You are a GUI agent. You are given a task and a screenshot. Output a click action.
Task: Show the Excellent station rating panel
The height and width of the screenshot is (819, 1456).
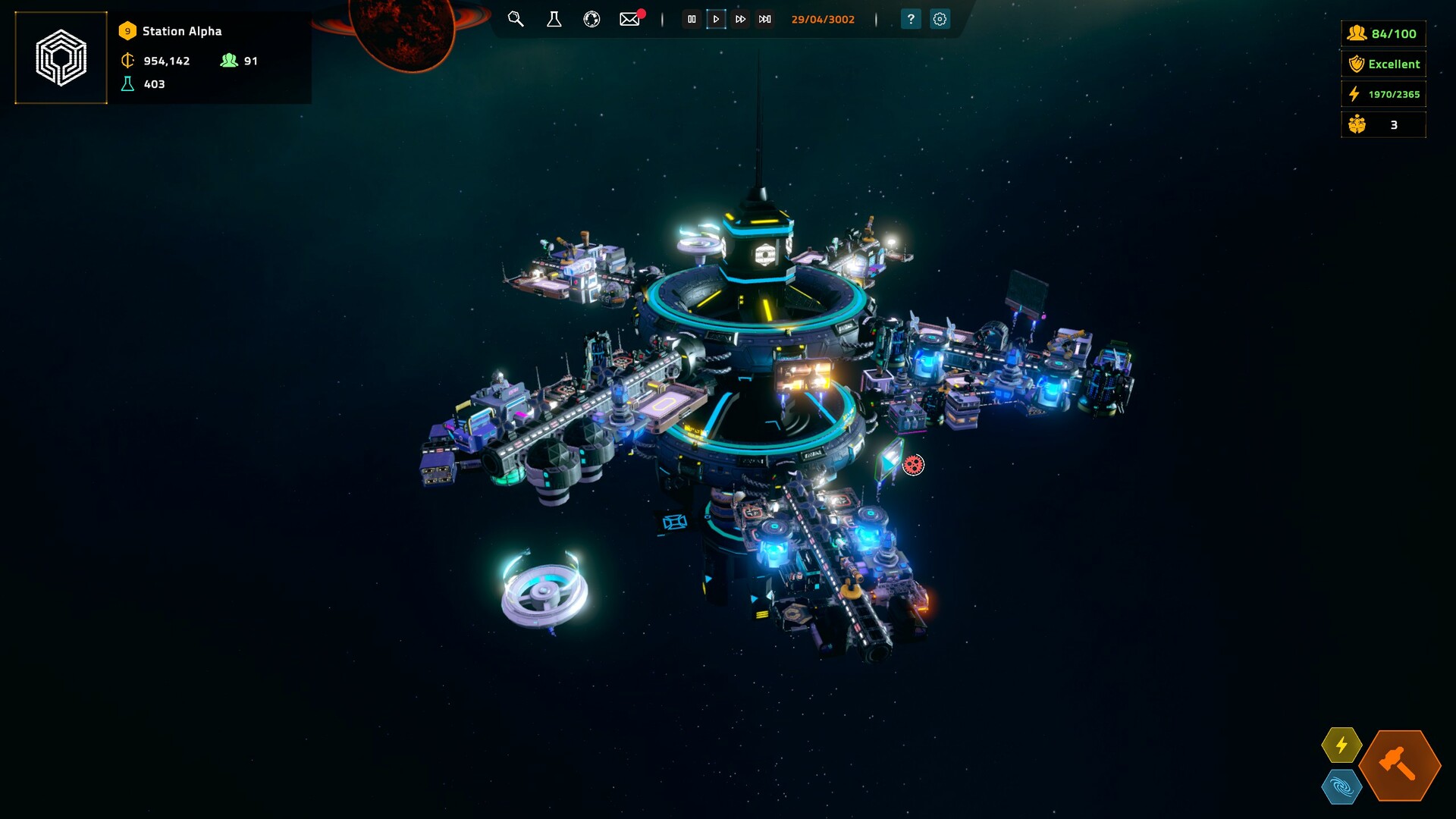click(1383, 64)
